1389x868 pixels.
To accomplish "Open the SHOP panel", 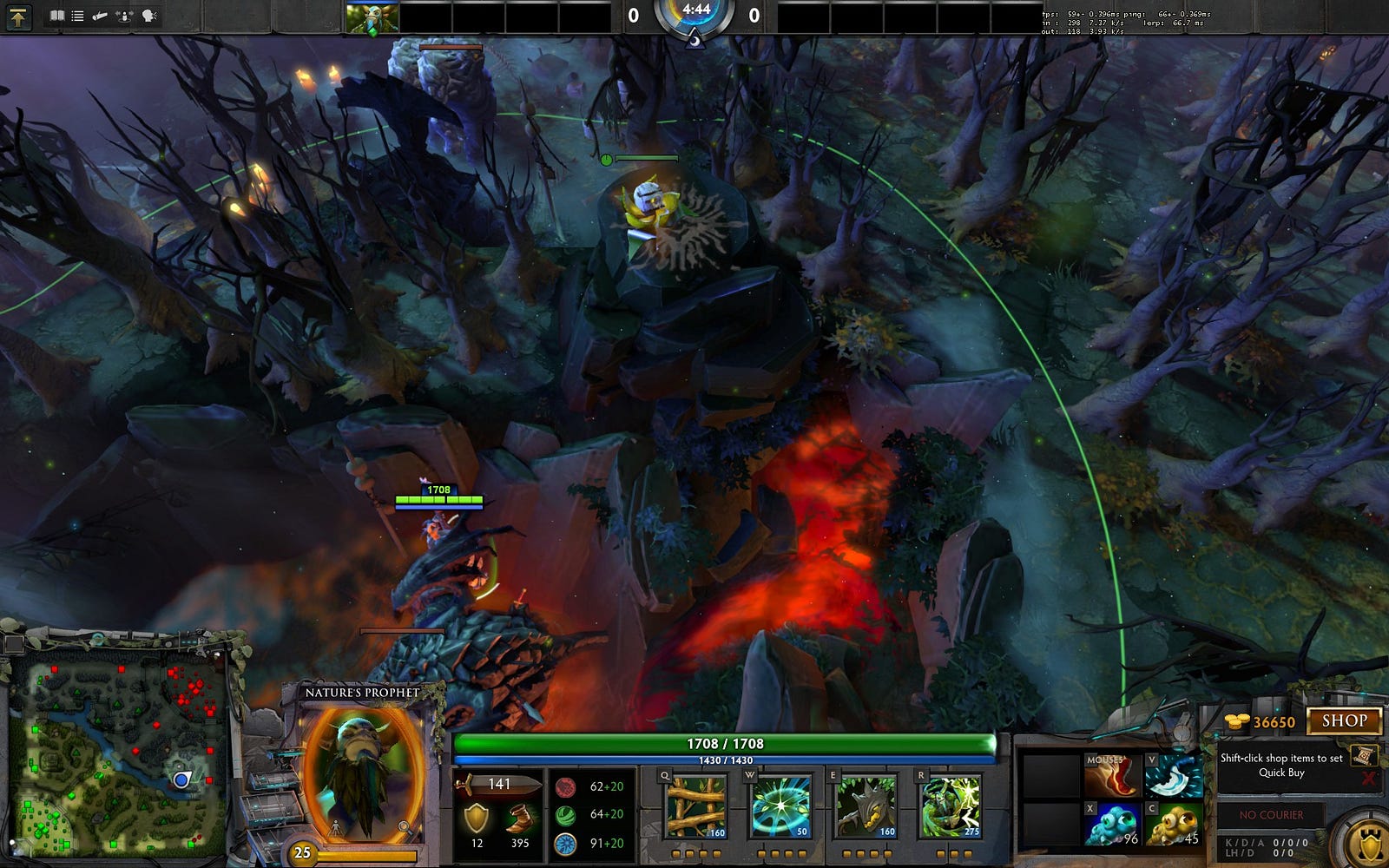I will tap(1344, 720).
